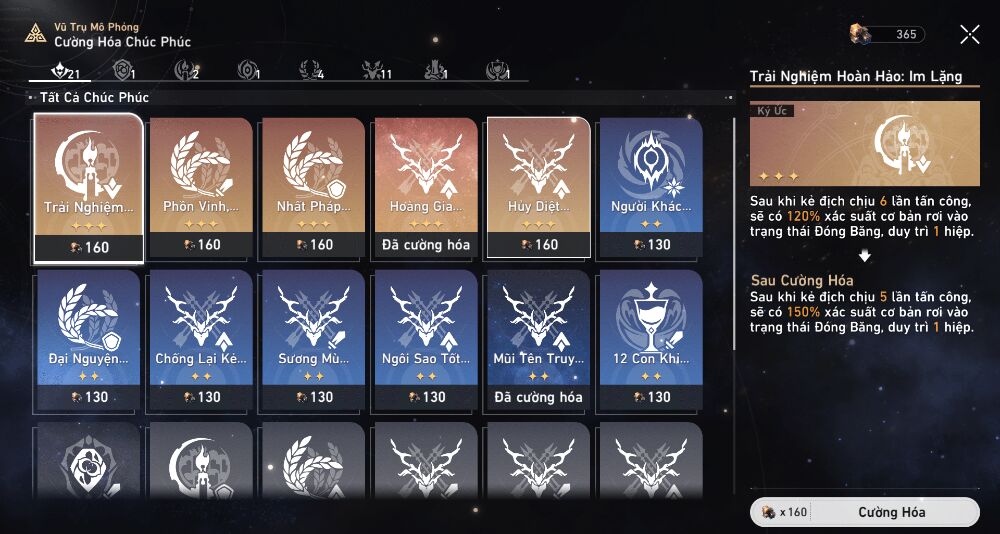The width and height of the screenshot is (1000, 534).
Task: Choose the Phồn Vinh blessing card
Action: [201, 187]
